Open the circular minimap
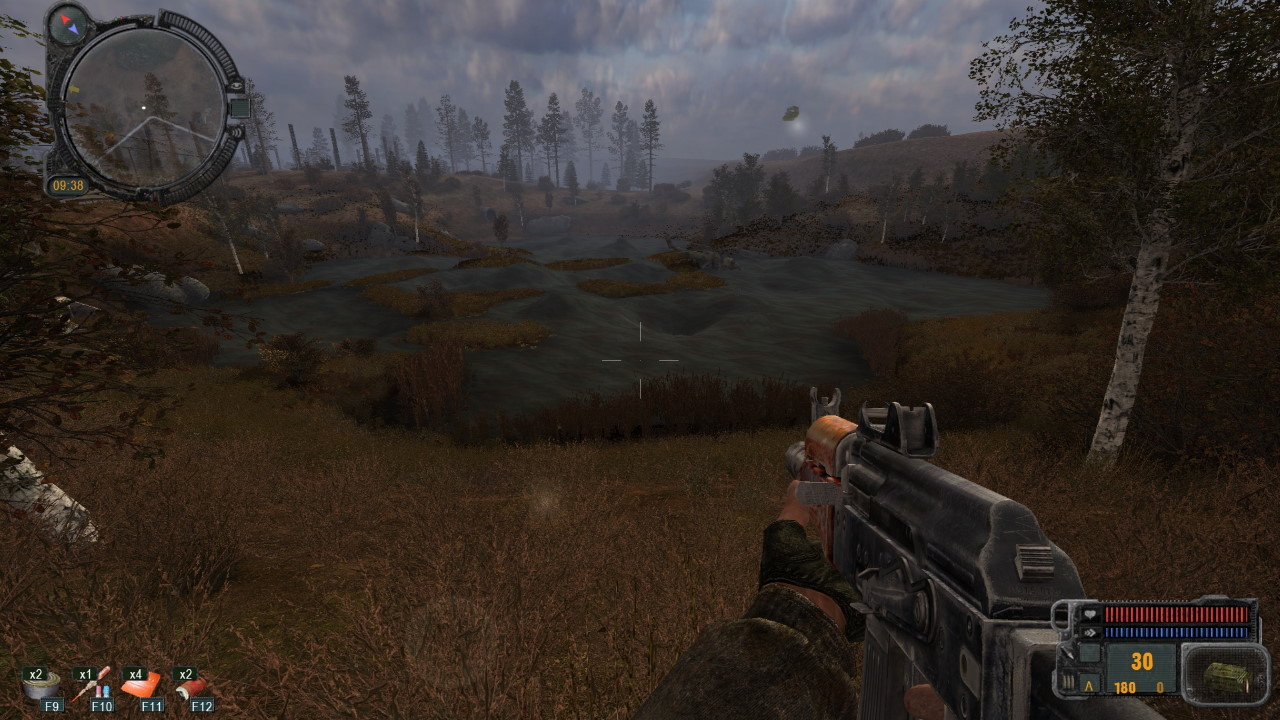This screenshot has height=720, width=1280. 143,106
